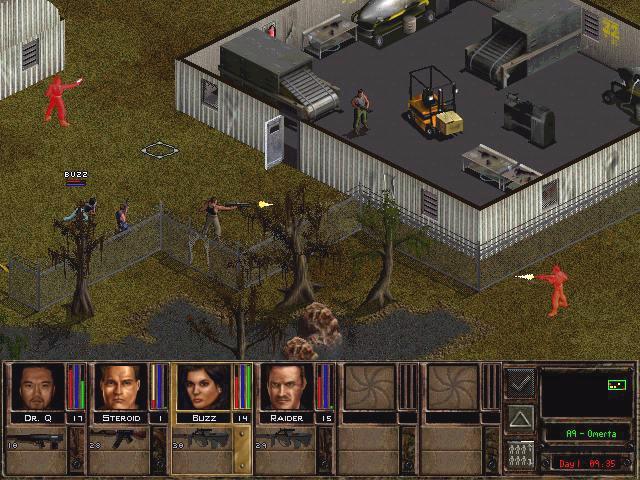Pick Raider's portrait
Screen dimensions: 640x480
(x=287, y=387)
